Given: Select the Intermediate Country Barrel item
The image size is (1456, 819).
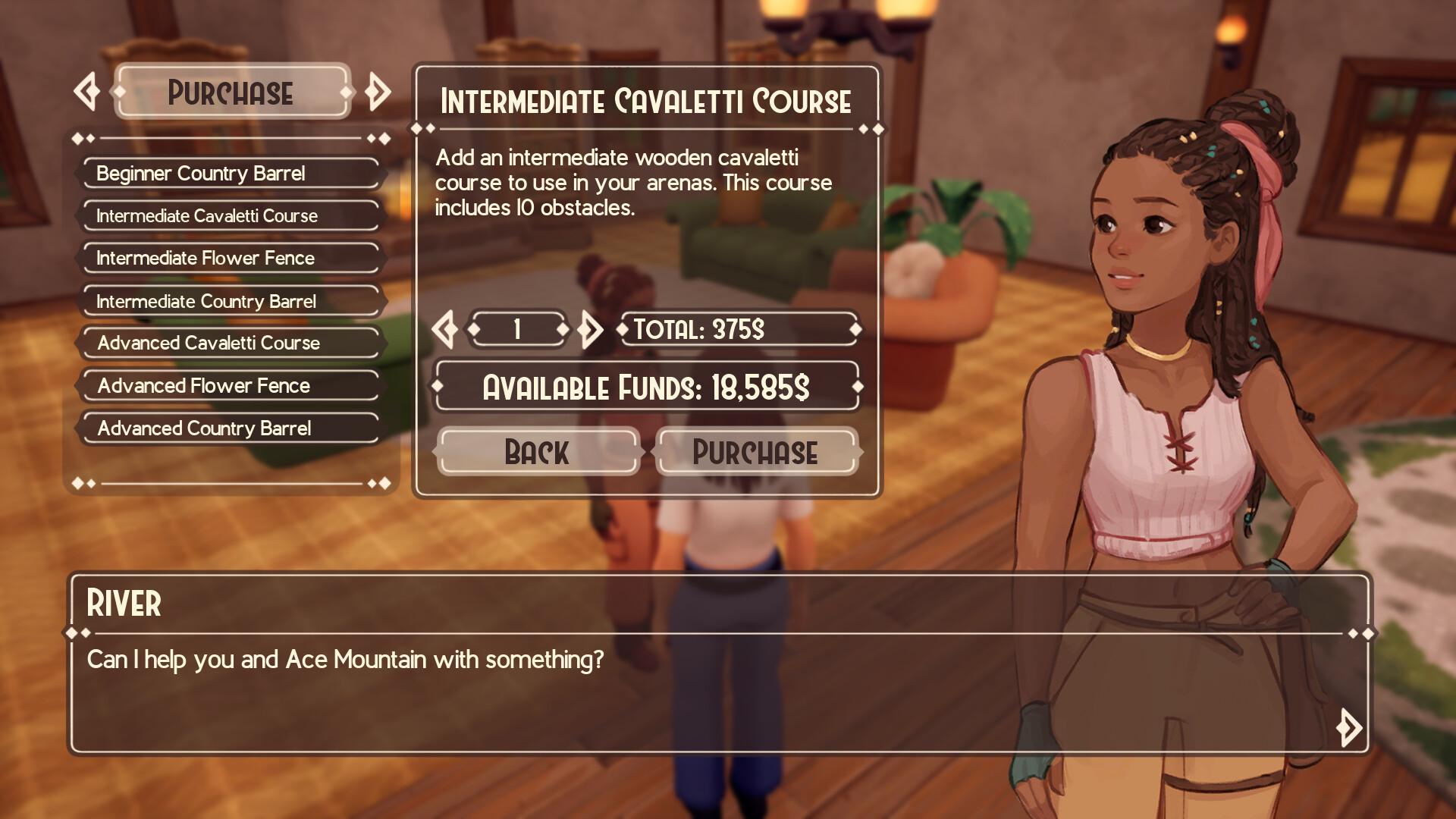Looking at the screenshot, I should pyautogui.click(x=229, y=301).
